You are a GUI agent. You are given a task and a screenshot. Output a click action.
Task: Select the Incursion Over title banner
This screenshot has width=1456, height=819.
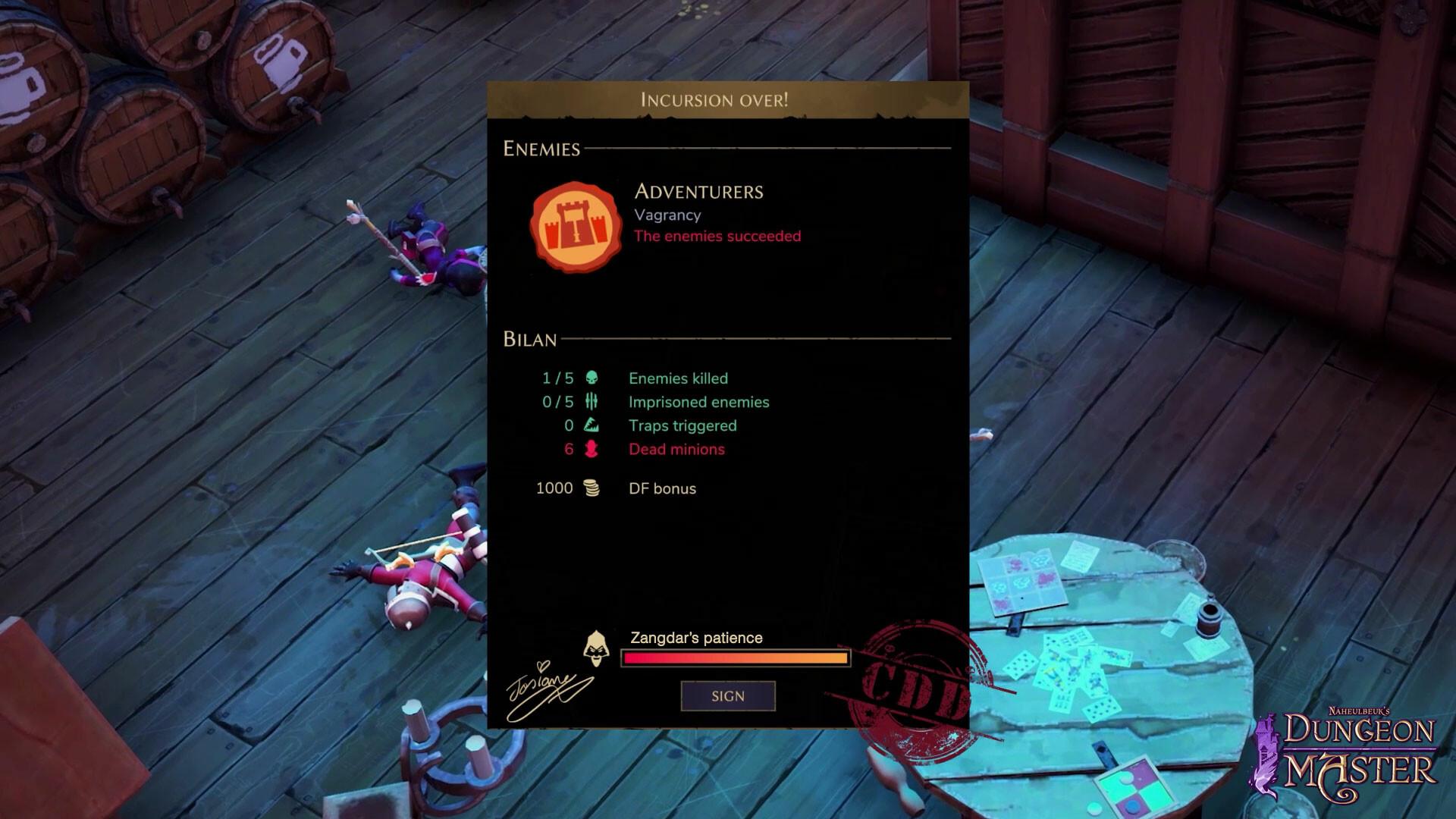(x=714, y=98)
